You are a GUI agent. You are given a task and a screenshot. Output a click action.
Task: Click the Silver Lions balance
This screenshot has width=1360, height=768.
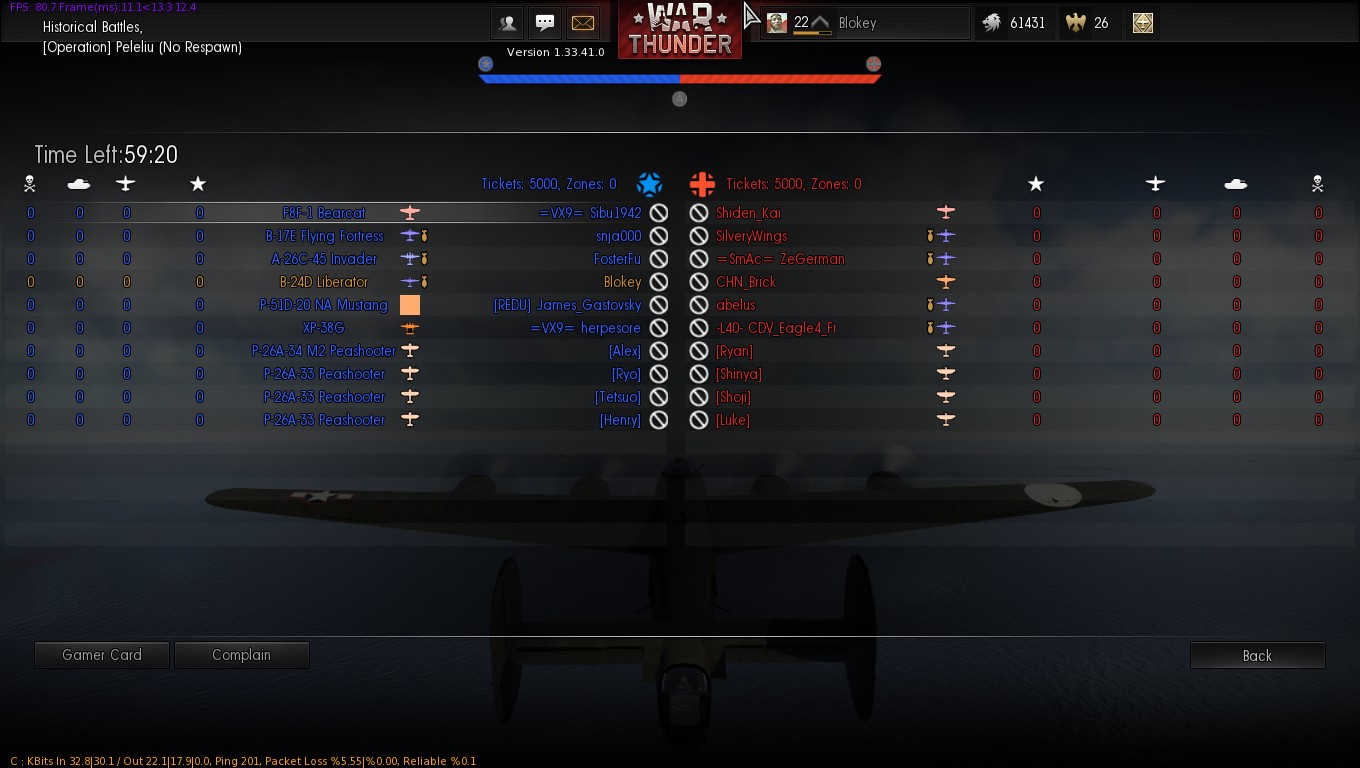1013,23
